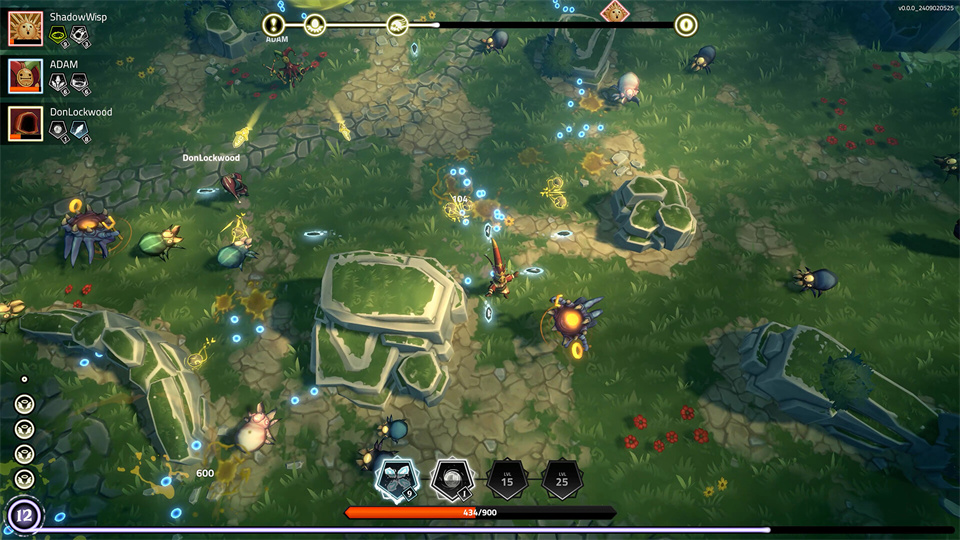The image size is (960, 540).
Task: Click ADAM's player portrait
Action: pos(26,76)
